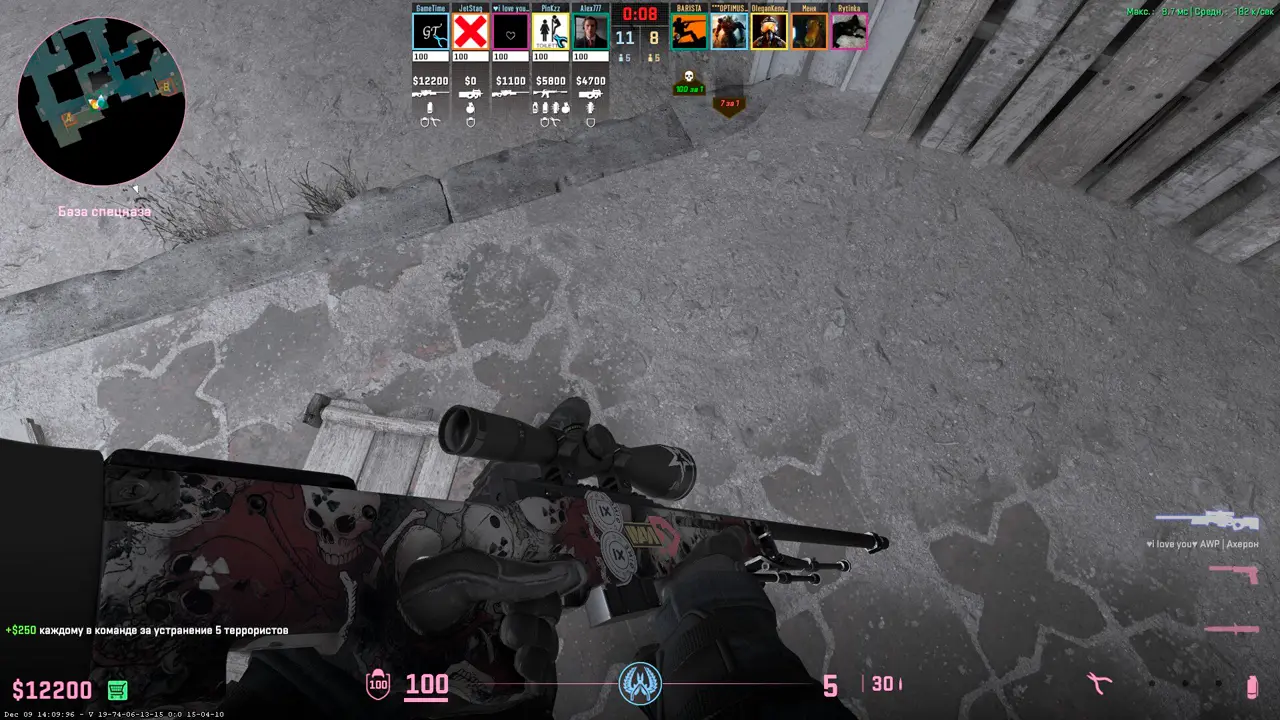Select PinKzz's toilet sign avatar

tap(550, 31)
